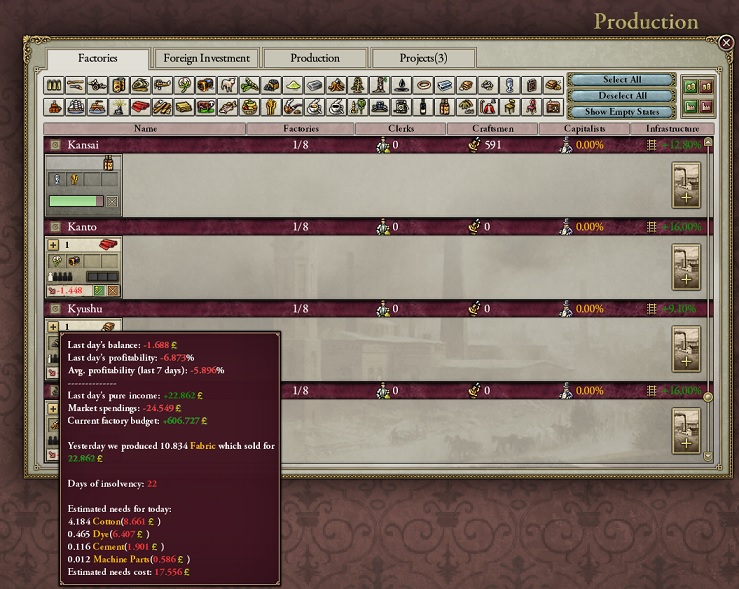Click the Select All goods filter button
Image resolution: width=739 pixels, height=589 pixels.
(x=621, y=80)
